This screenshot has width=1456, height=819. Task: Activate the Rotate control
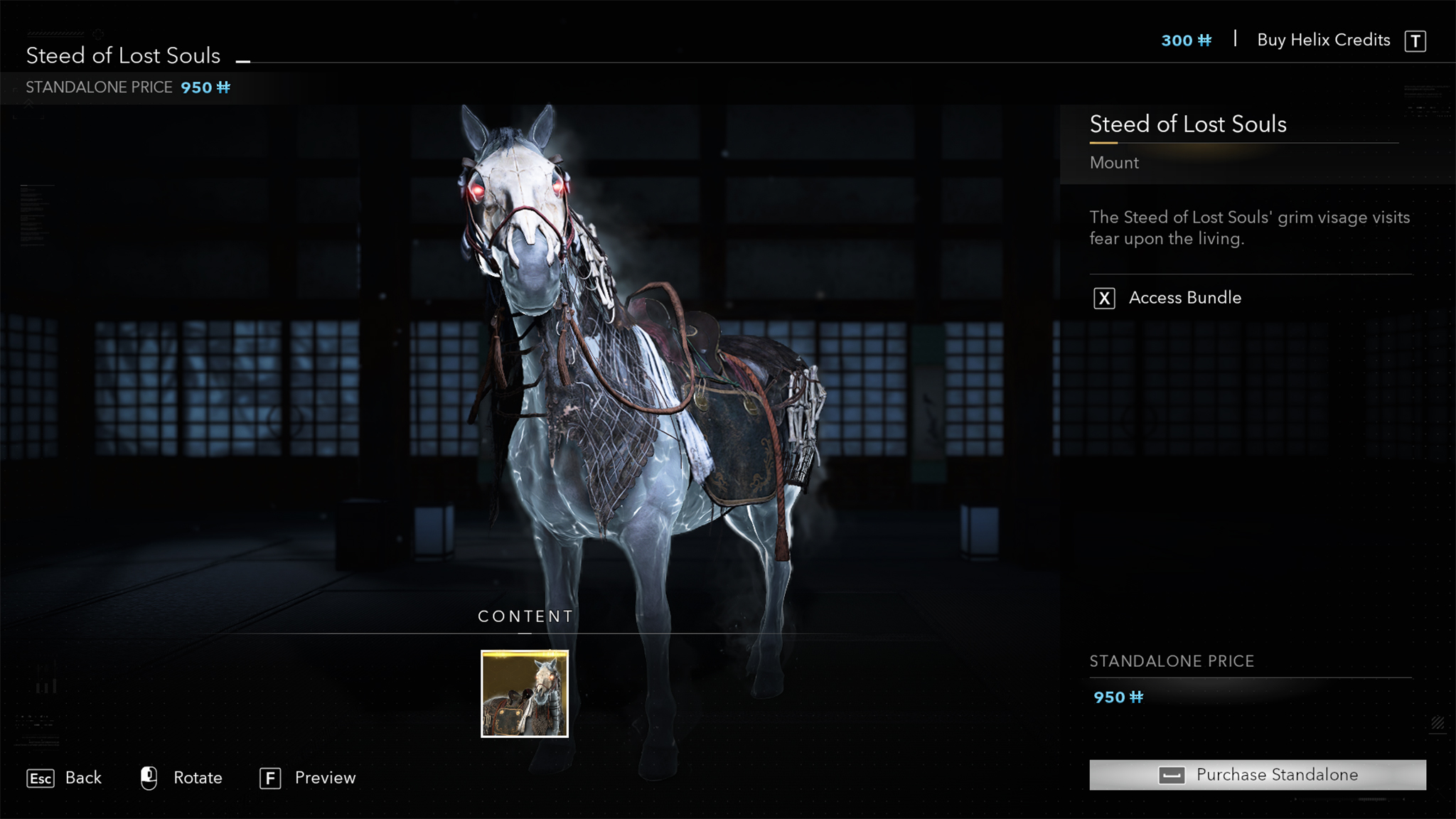(198, 778)
